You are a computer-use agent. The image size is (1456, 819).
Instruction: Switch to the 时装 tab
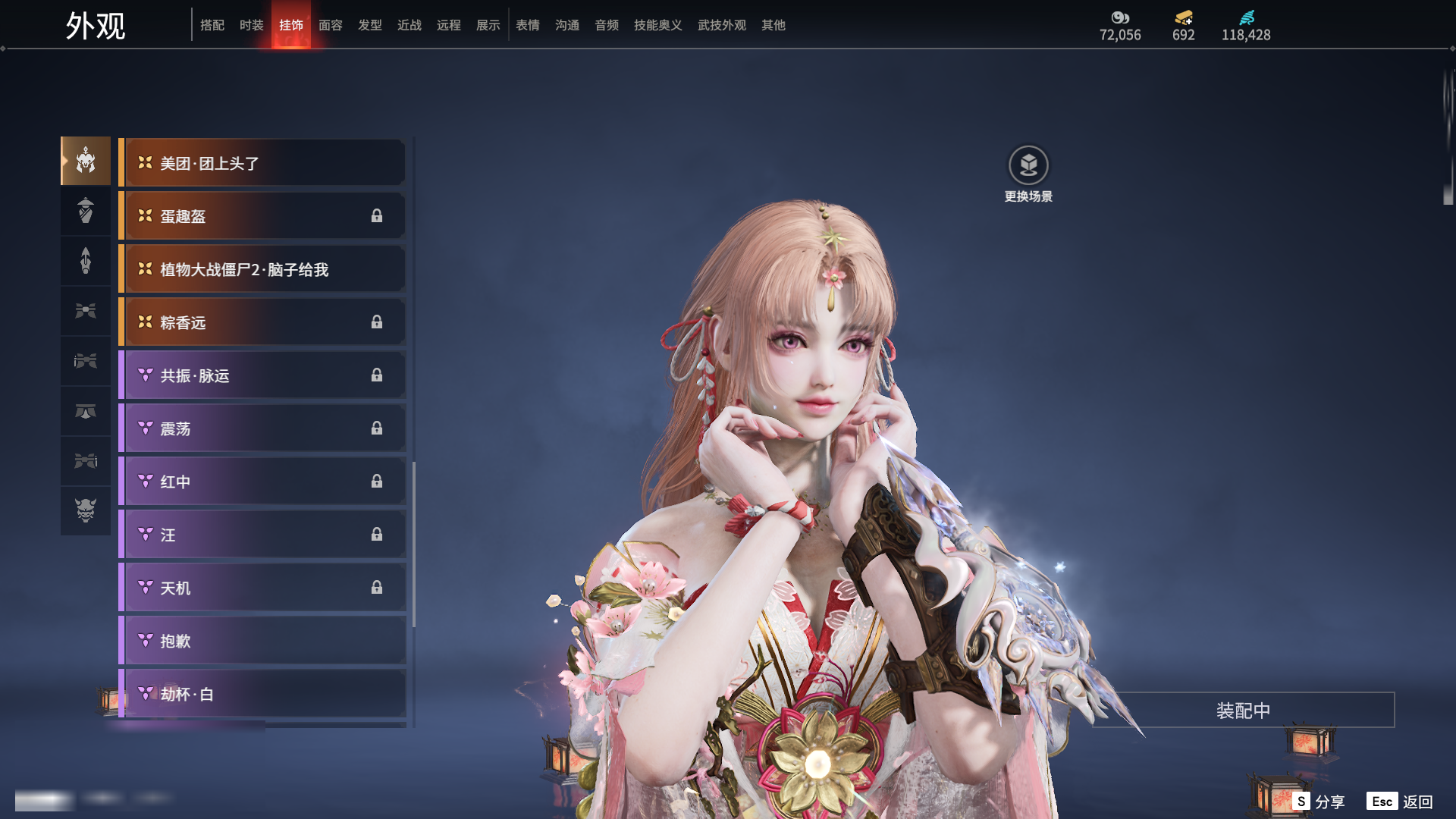tap(251, 25)
